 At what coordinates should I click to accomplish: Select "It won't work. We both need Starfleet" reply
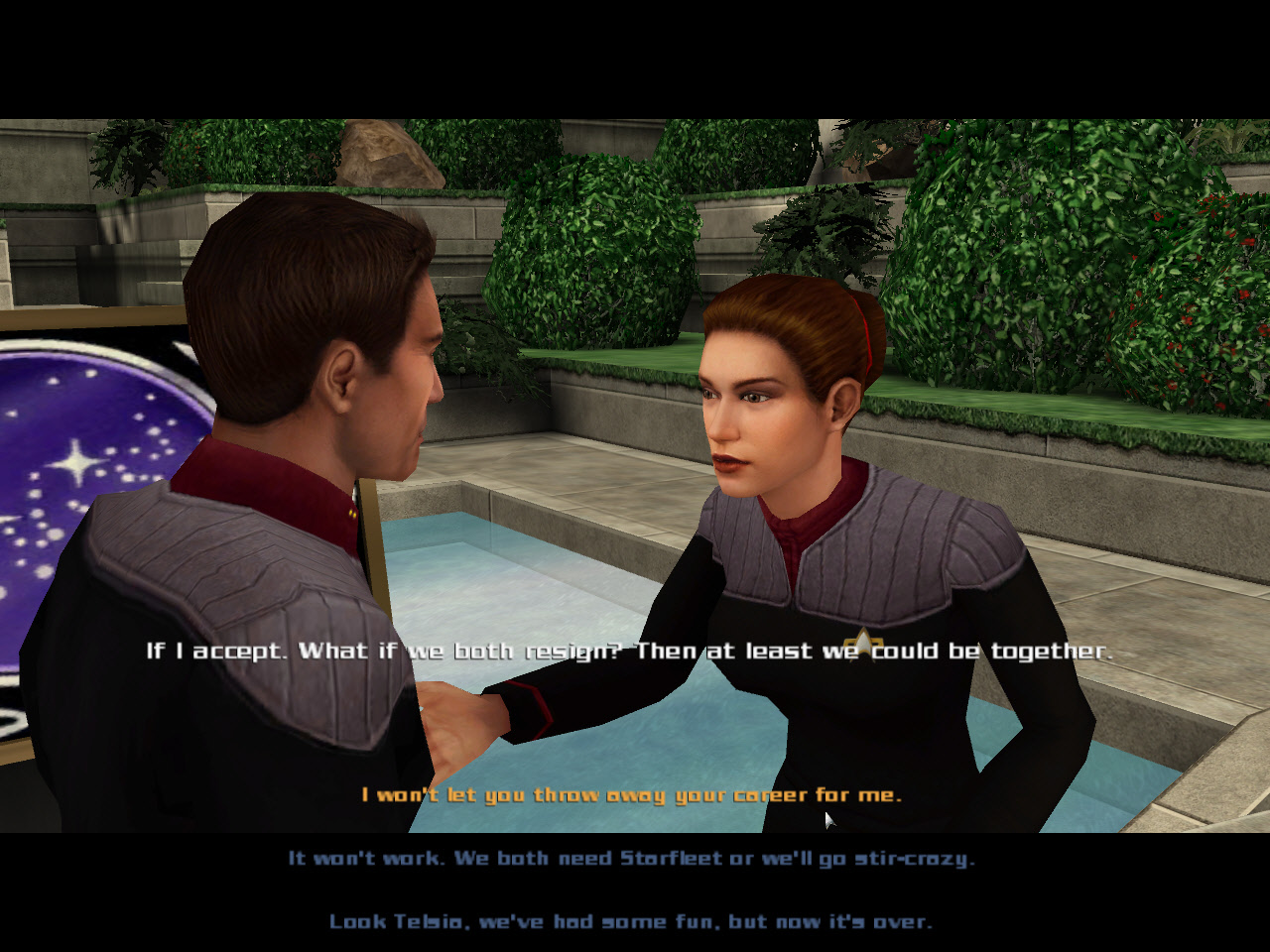pyautogui.click(x=631, y=858)
